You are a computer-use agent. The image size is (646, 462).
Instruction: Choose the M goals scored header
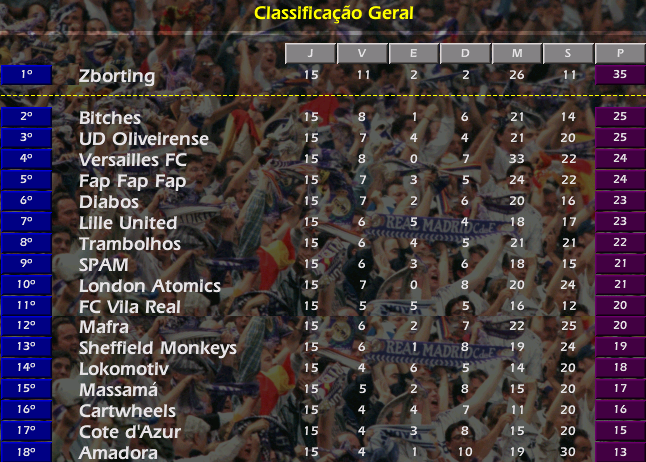[x=517, y=54]
